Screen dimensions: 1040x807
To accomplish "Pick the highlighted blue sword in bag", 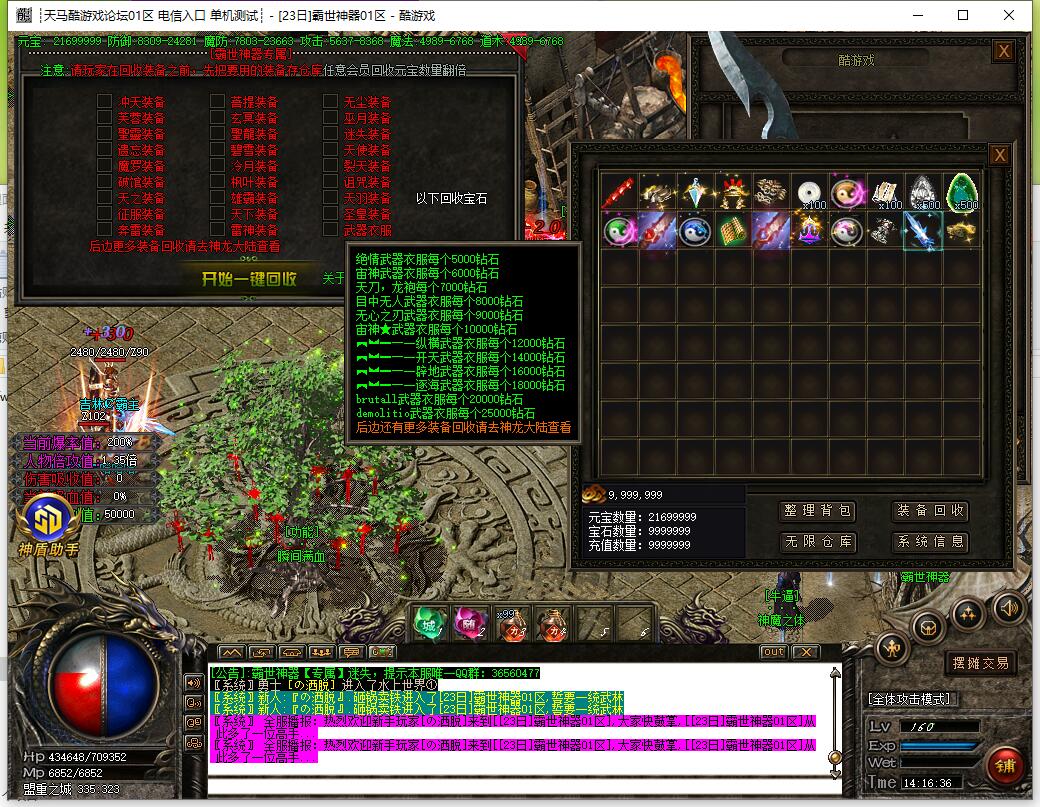I will [923, 230].
